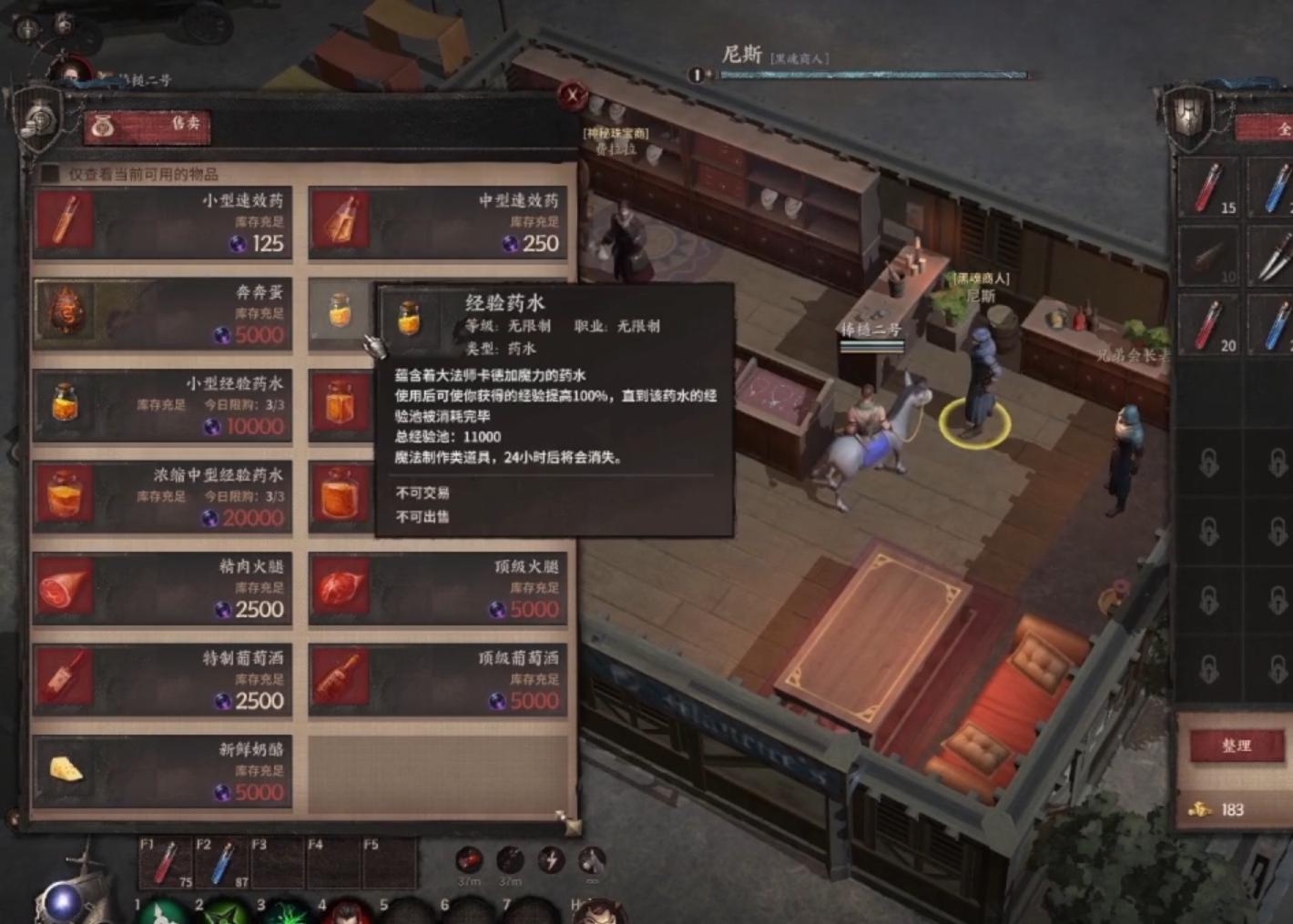Use the F2 blue potion hotbar slot
Image resolution: width=1293 pixels, height=924 pixels.
(220, 863)
